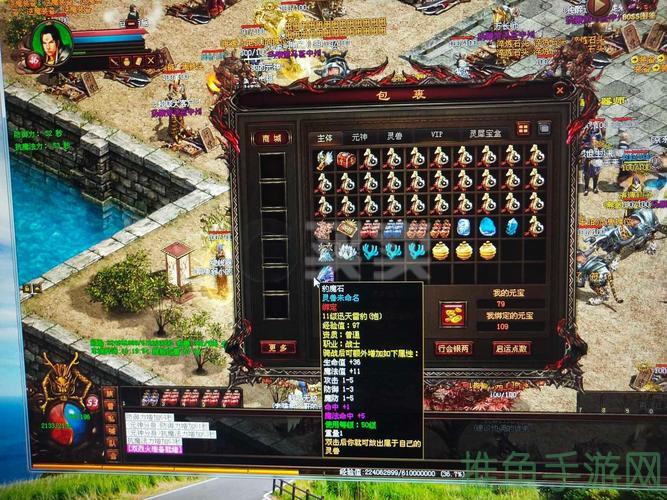
Task: Close the 包裹 inventory window
Action: click(x=560, y=89)
